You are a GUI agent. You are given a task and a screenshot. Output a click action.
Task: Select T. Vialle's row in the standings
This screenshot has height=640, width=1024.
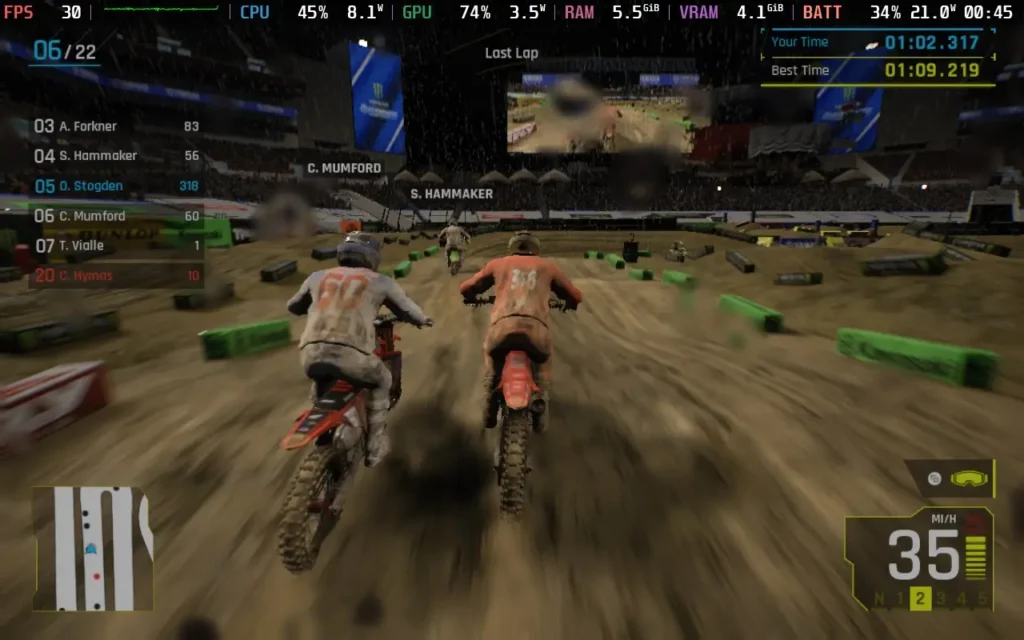117,246
